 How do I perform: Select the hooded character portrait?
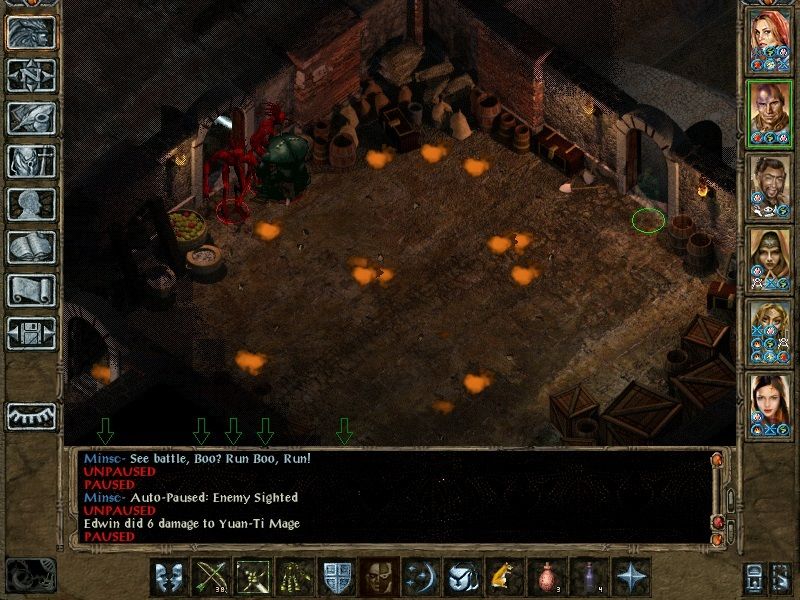(769, 259)
